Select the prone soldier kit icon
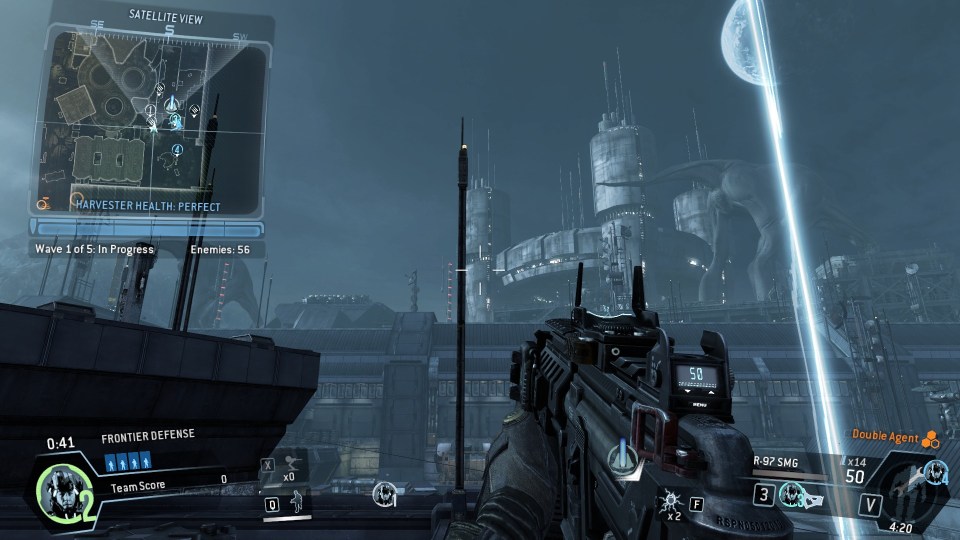This screenshot has width=960, height=540. click(x=295, y=502)
